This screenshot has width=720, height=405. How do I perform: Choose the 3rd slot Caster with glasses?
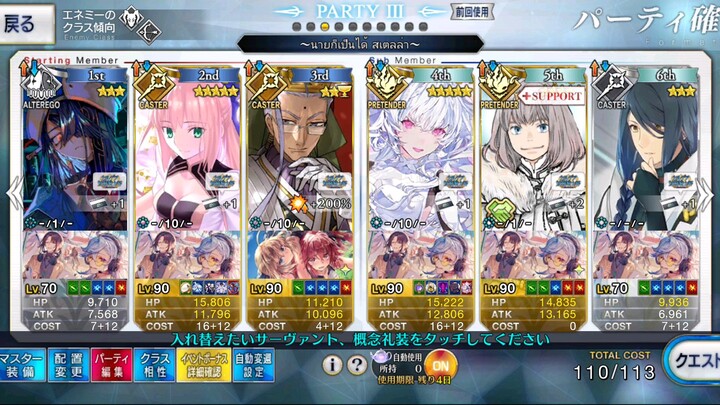pos(298,150)
